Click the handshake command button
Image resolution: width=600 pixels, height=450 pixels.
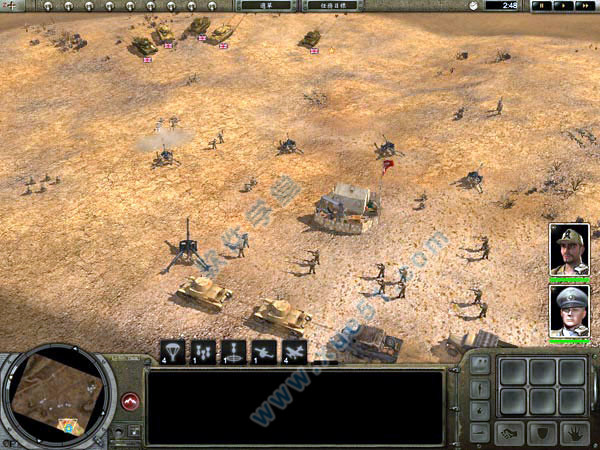[511, 432]
